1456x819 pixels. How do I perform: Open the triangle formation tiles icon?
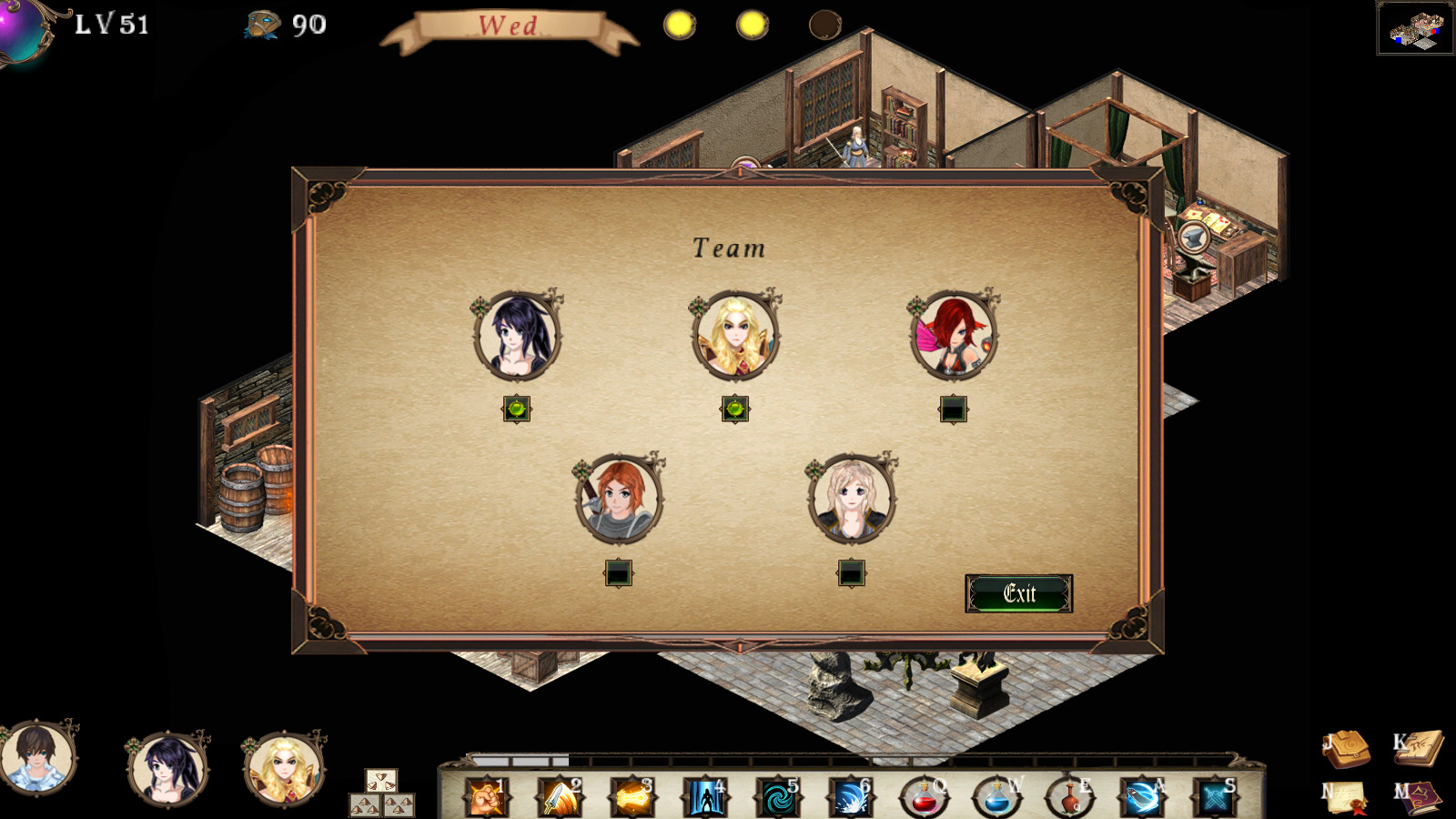click(381, 794)
